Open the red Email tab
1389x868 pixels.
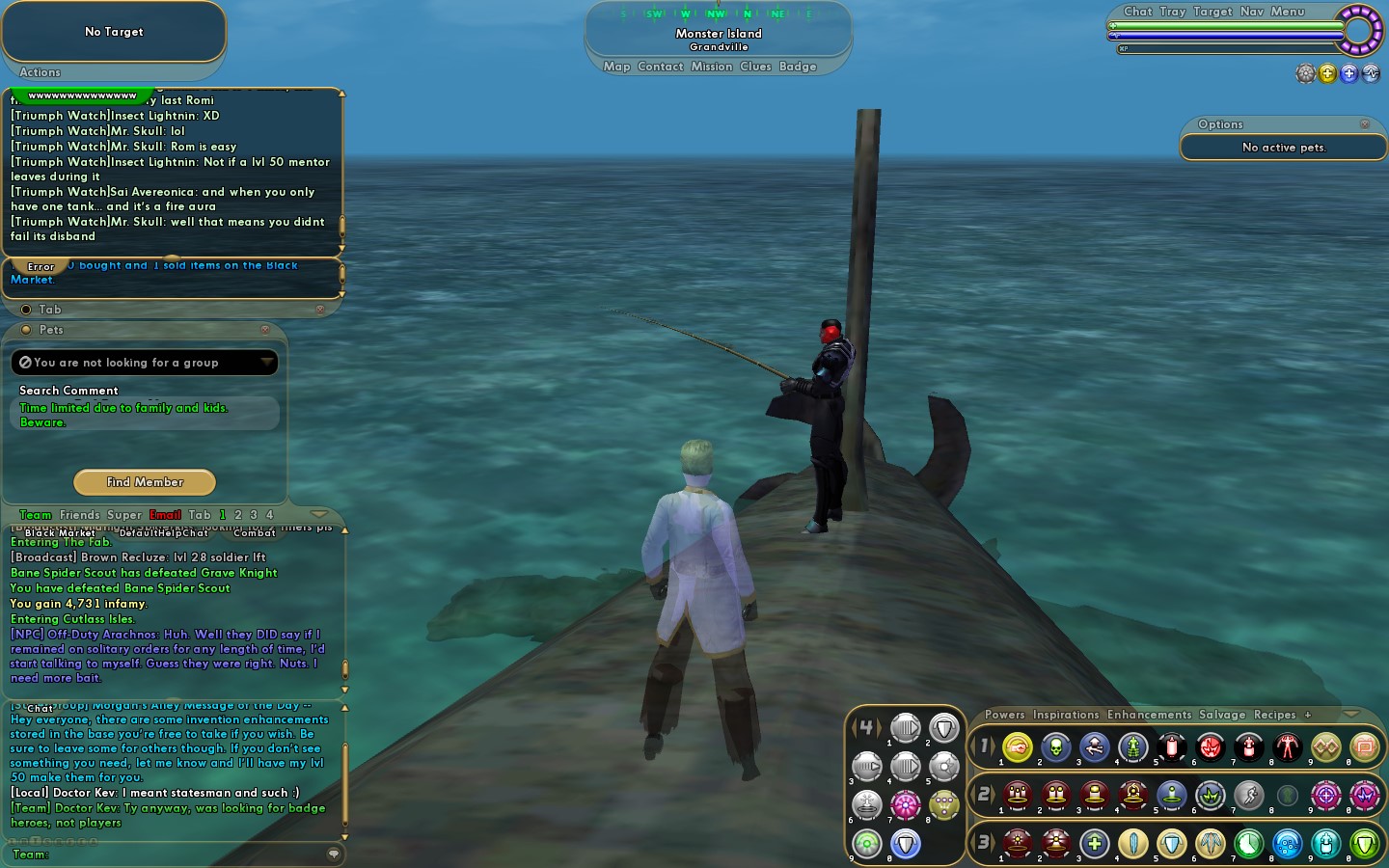(165, 515)
